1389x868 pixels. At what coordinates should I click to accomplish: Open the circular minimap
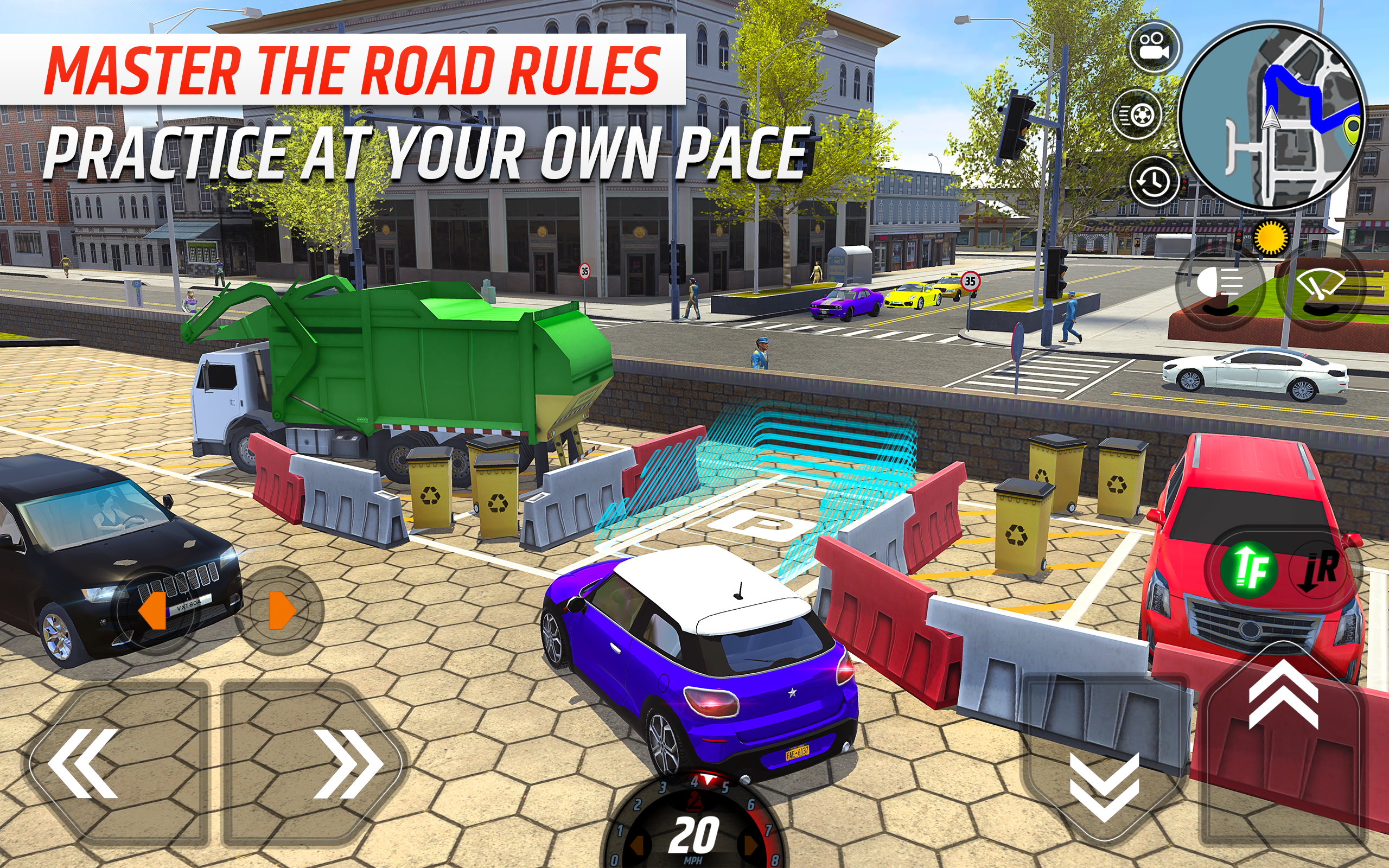1272,117
